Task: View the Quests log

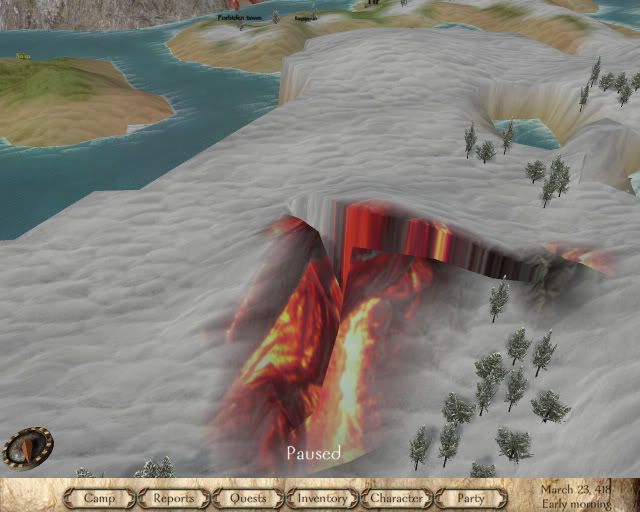Action: click(248, 497)
